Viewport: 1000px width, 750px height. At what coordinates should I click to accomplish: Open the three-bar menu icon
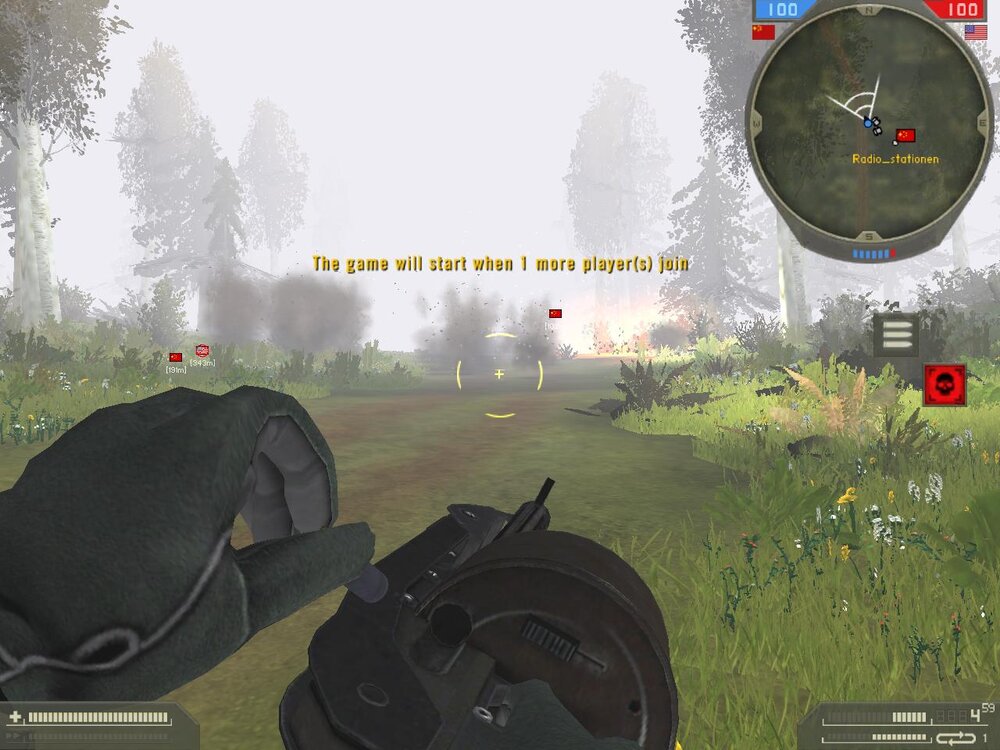pyautogui.click(x=895, y=335)
